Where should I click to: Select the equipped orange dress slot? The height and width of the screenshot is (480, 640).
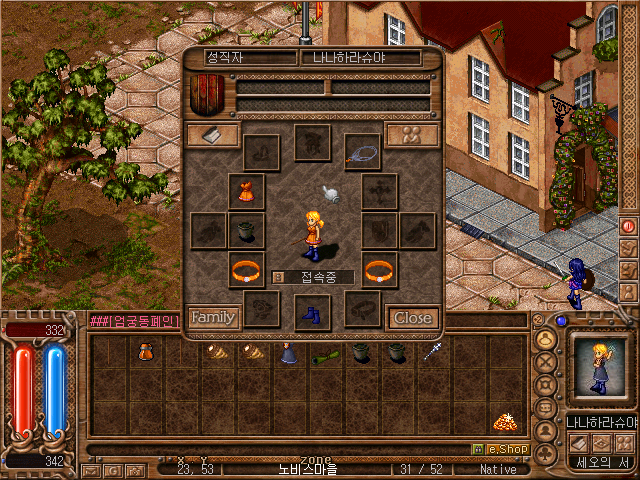246,191
